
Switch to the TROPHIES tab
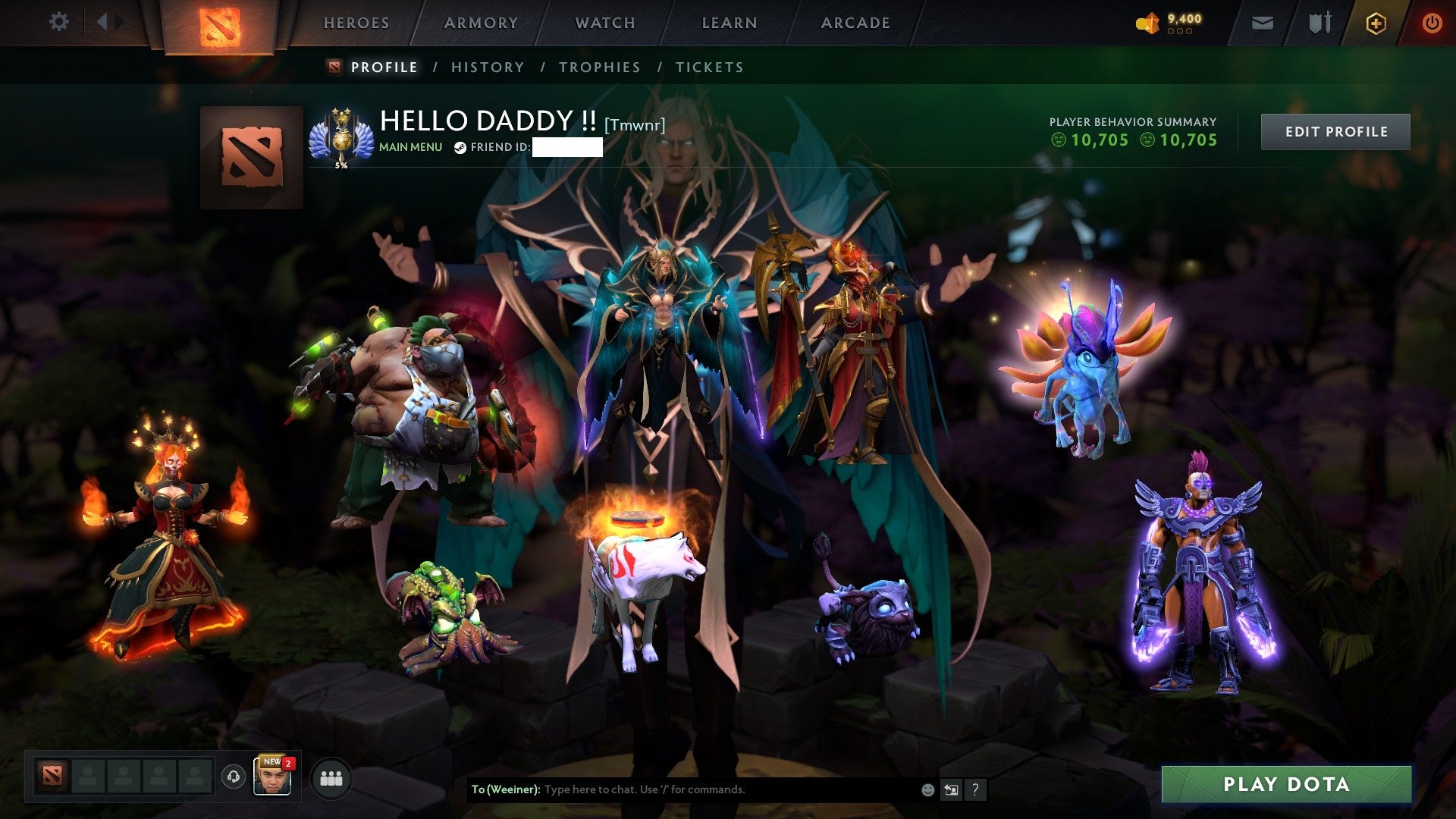point(599,67)
